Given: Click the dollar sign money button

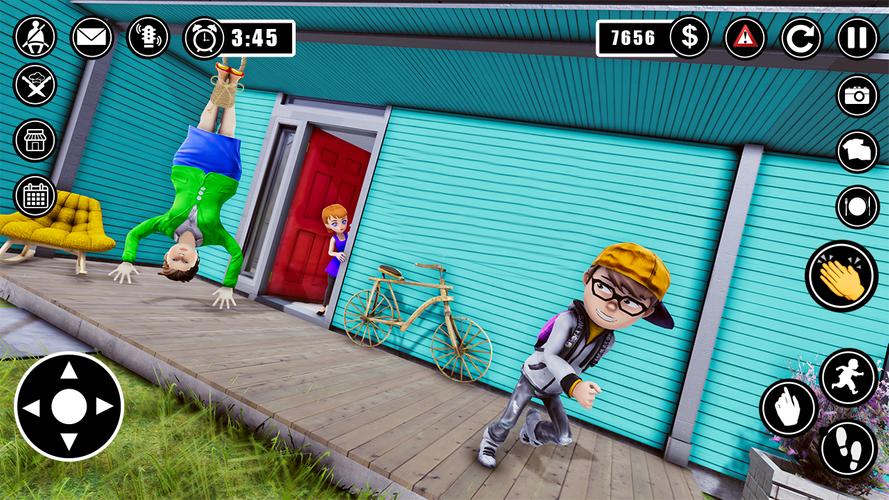Looking at the screenshot, I should point(689,38).
